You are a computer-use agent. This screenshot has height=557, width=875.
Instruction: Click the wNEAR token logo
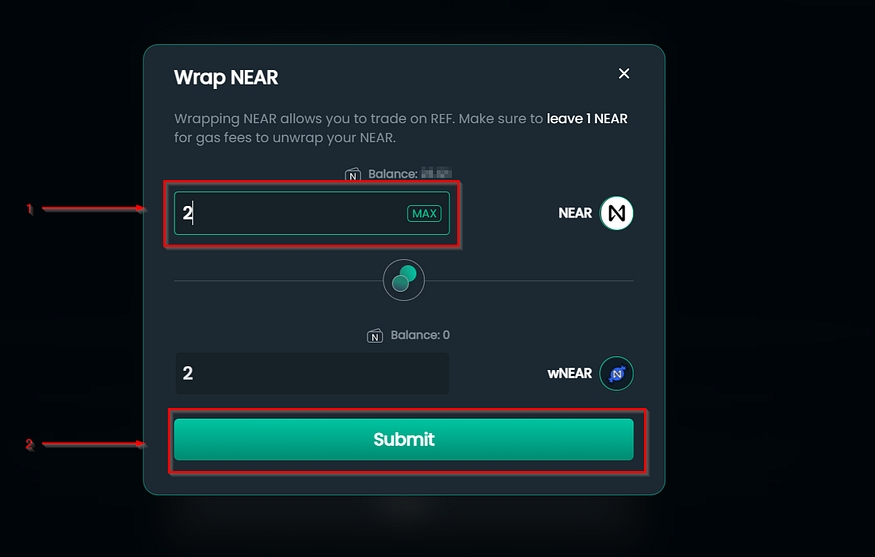[617, 374]
